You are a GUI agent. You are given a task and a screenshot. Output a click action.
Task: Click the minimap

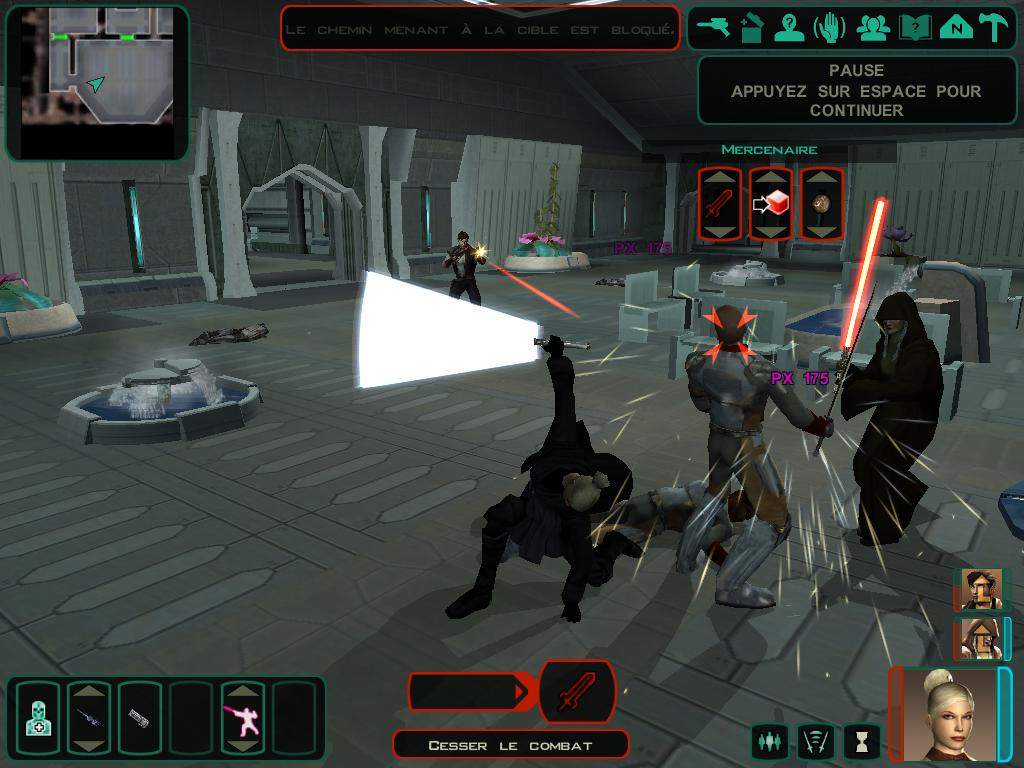tap(97, 82)
